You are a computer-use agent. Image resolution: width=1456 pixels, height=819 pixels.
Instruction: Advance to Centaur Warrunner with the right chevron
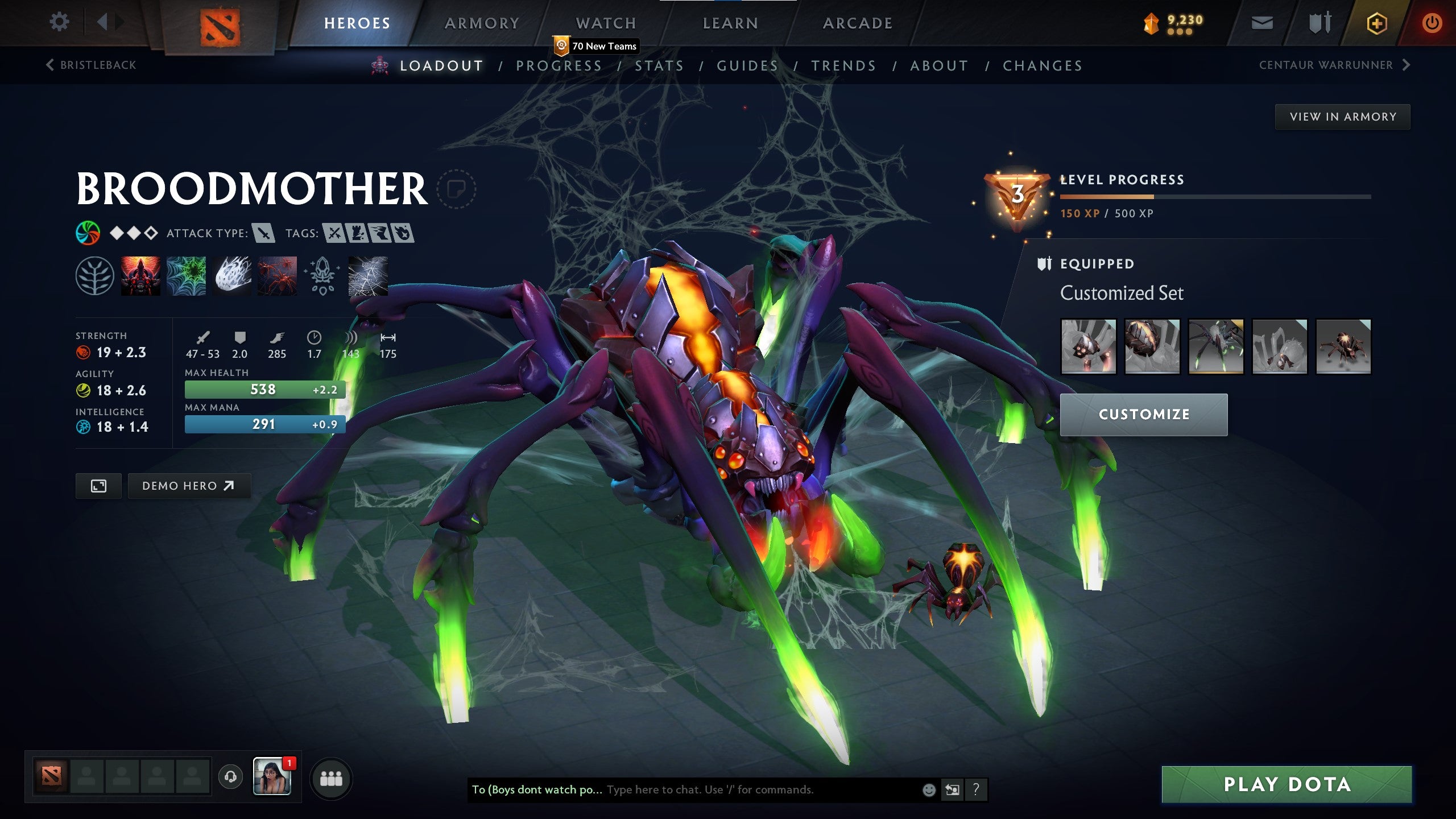pos(1405,65)
